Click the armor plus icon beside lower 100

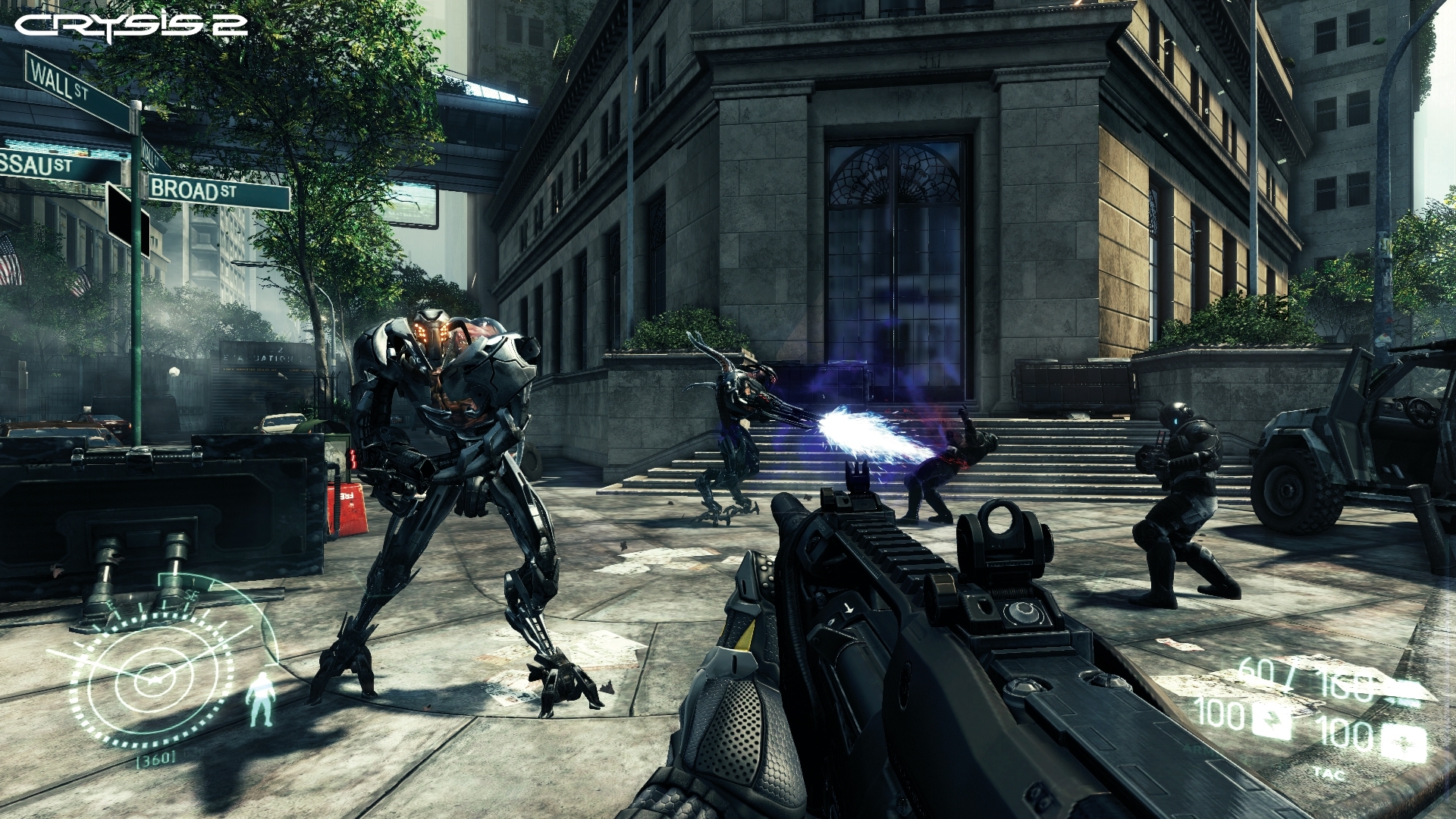pyautogui.click(x=1405, y=742)
